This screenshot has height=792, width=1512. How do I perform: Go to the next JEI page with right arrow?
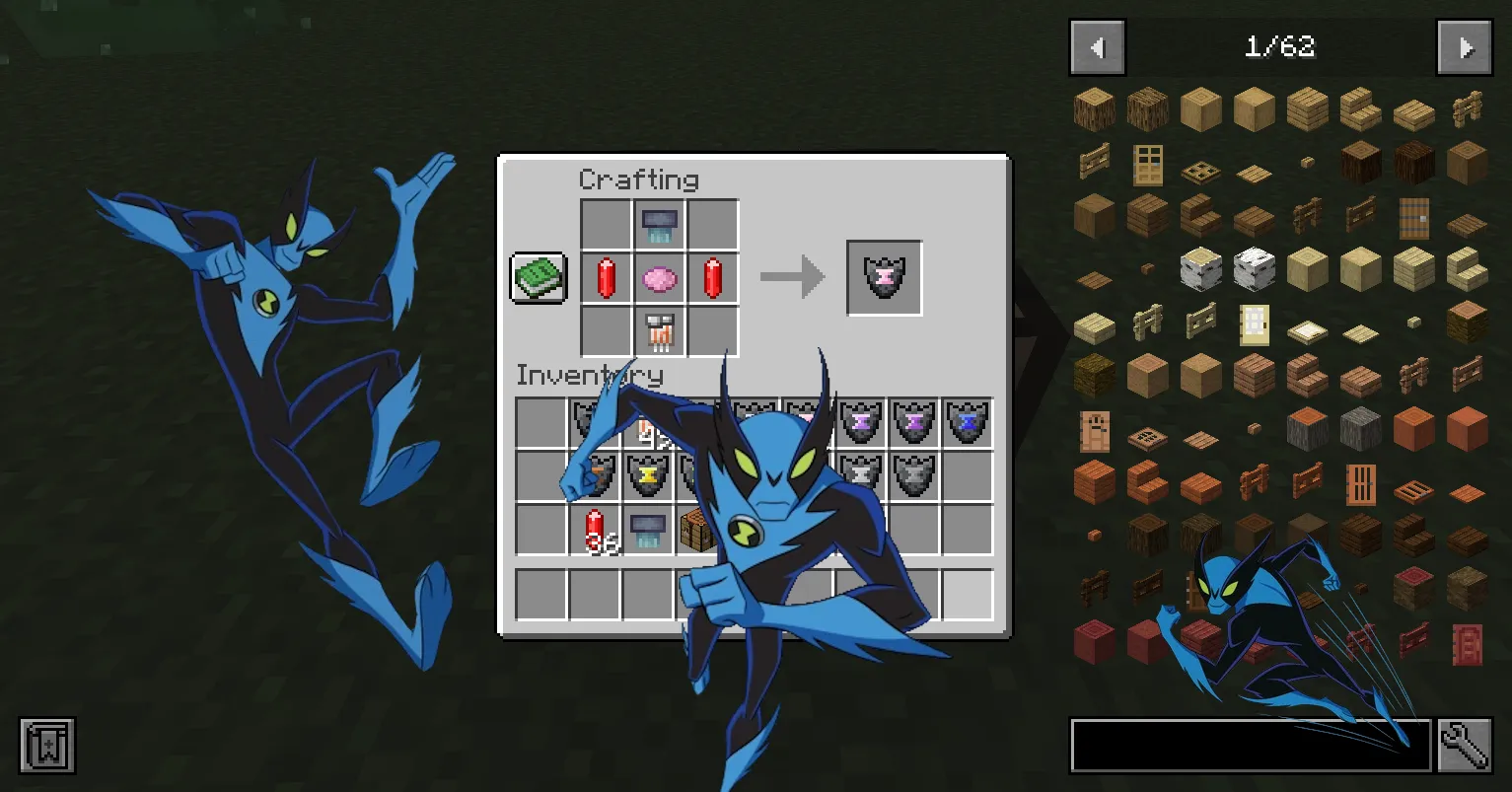1466,46
